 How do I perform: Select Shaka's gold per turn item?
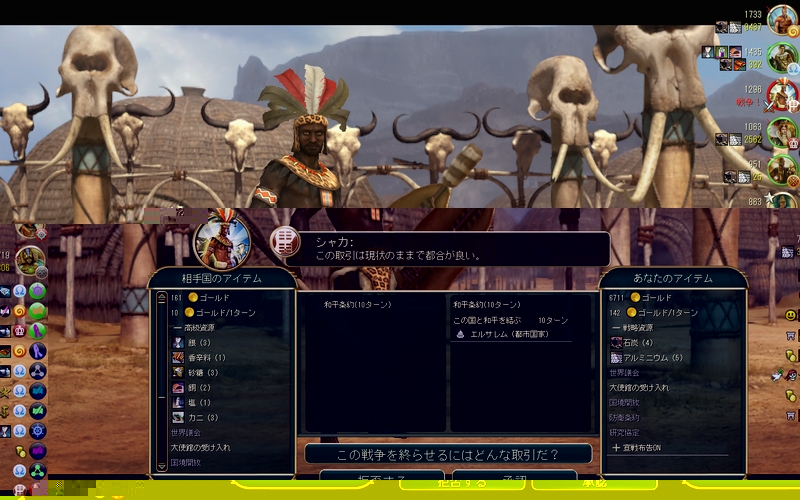pos(210,313)
